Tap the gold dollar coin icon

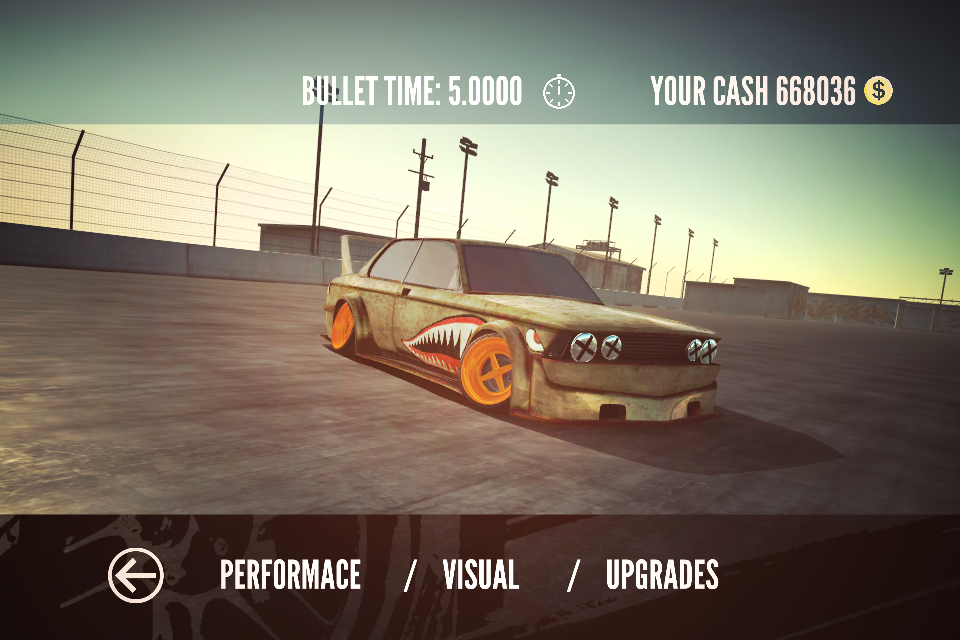click(878, 92)
